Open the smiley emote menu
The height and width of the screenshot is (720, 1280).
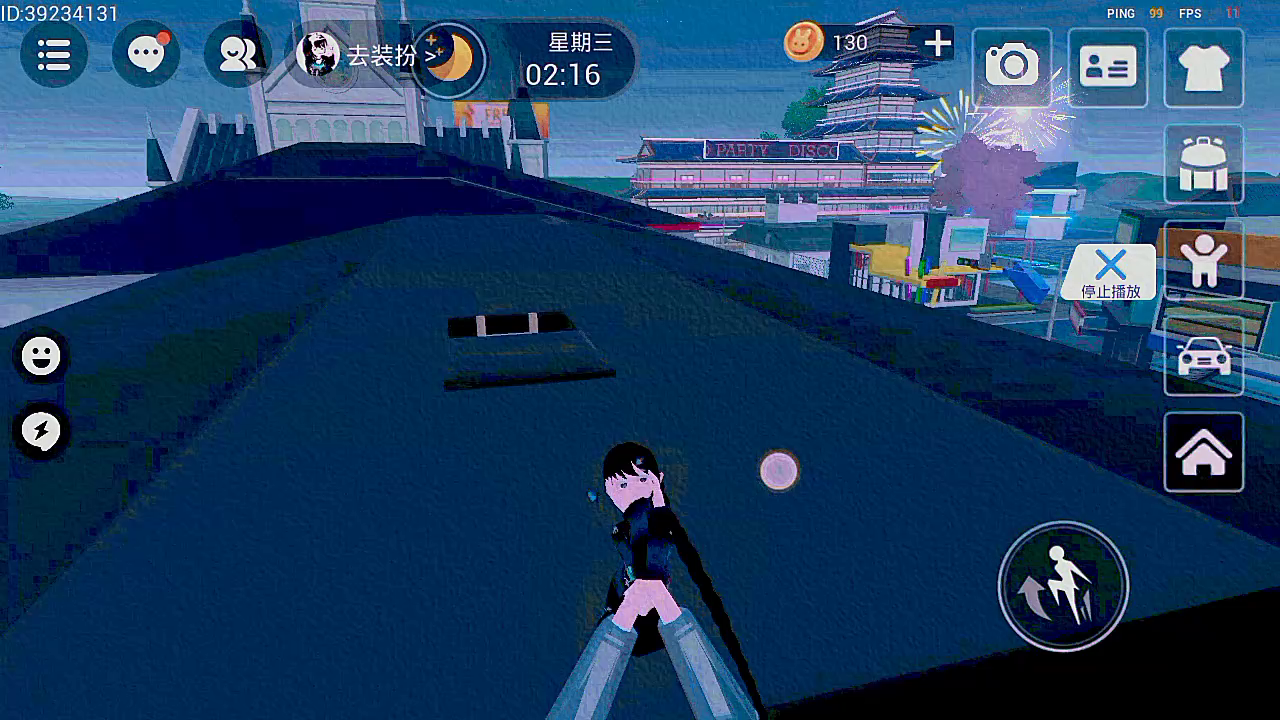pyautogui.click(x=41, y=356)
